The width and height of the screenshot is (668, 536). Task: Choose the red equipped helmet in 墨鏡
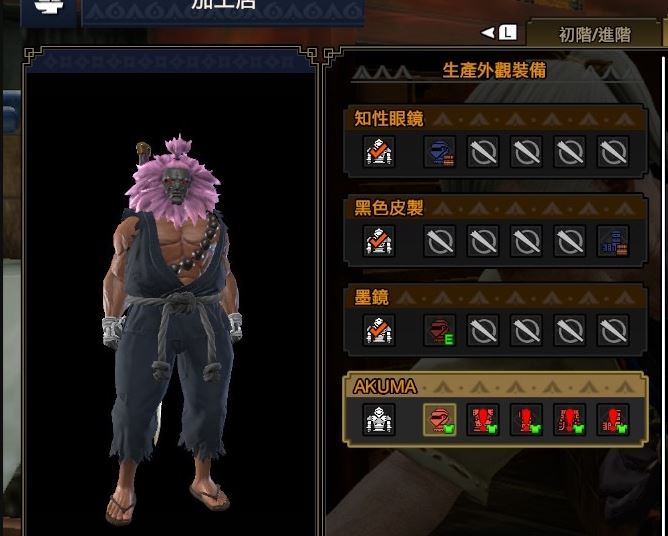pos(440,330)
